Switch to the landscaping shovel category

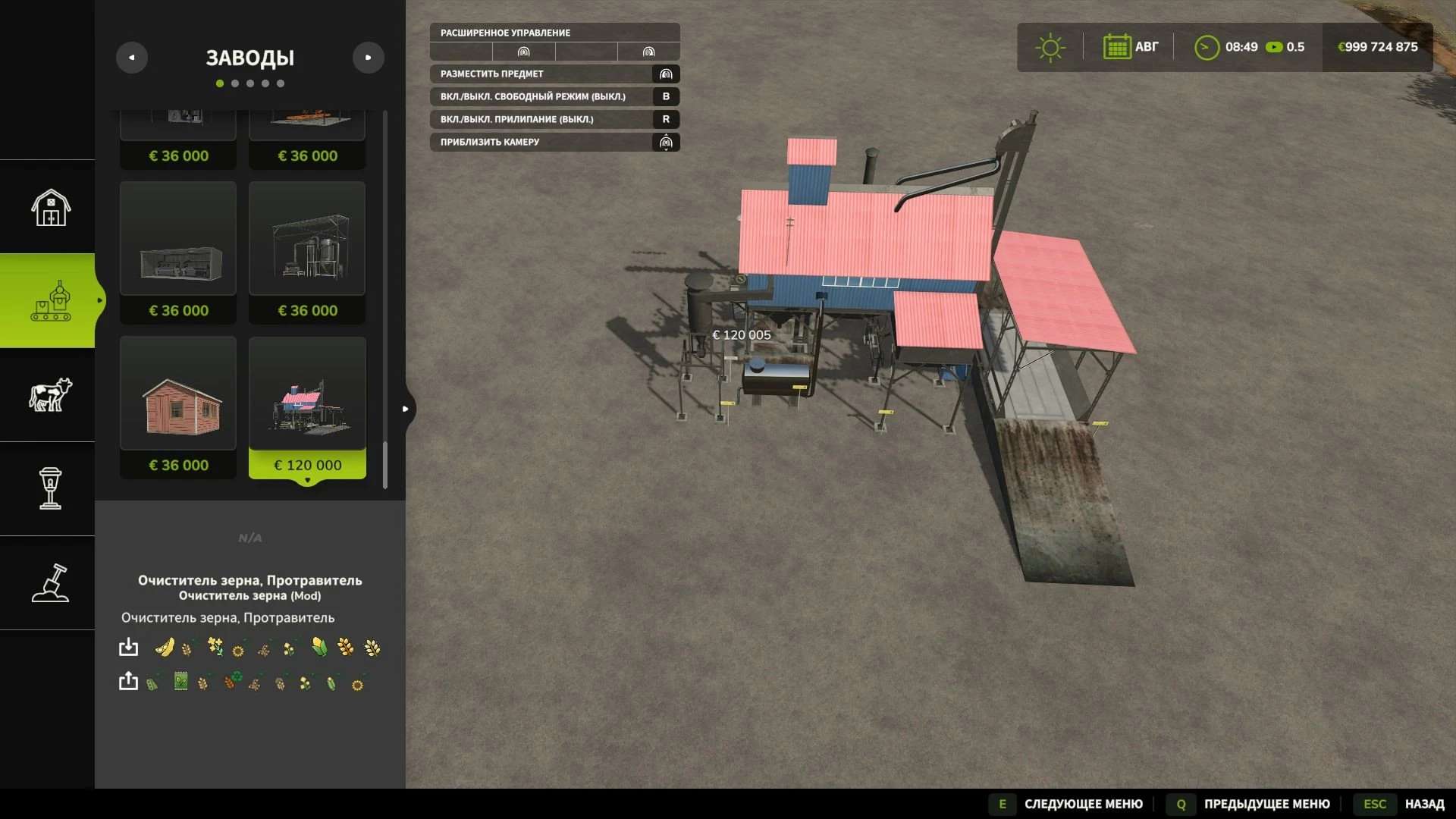point(50,582)
